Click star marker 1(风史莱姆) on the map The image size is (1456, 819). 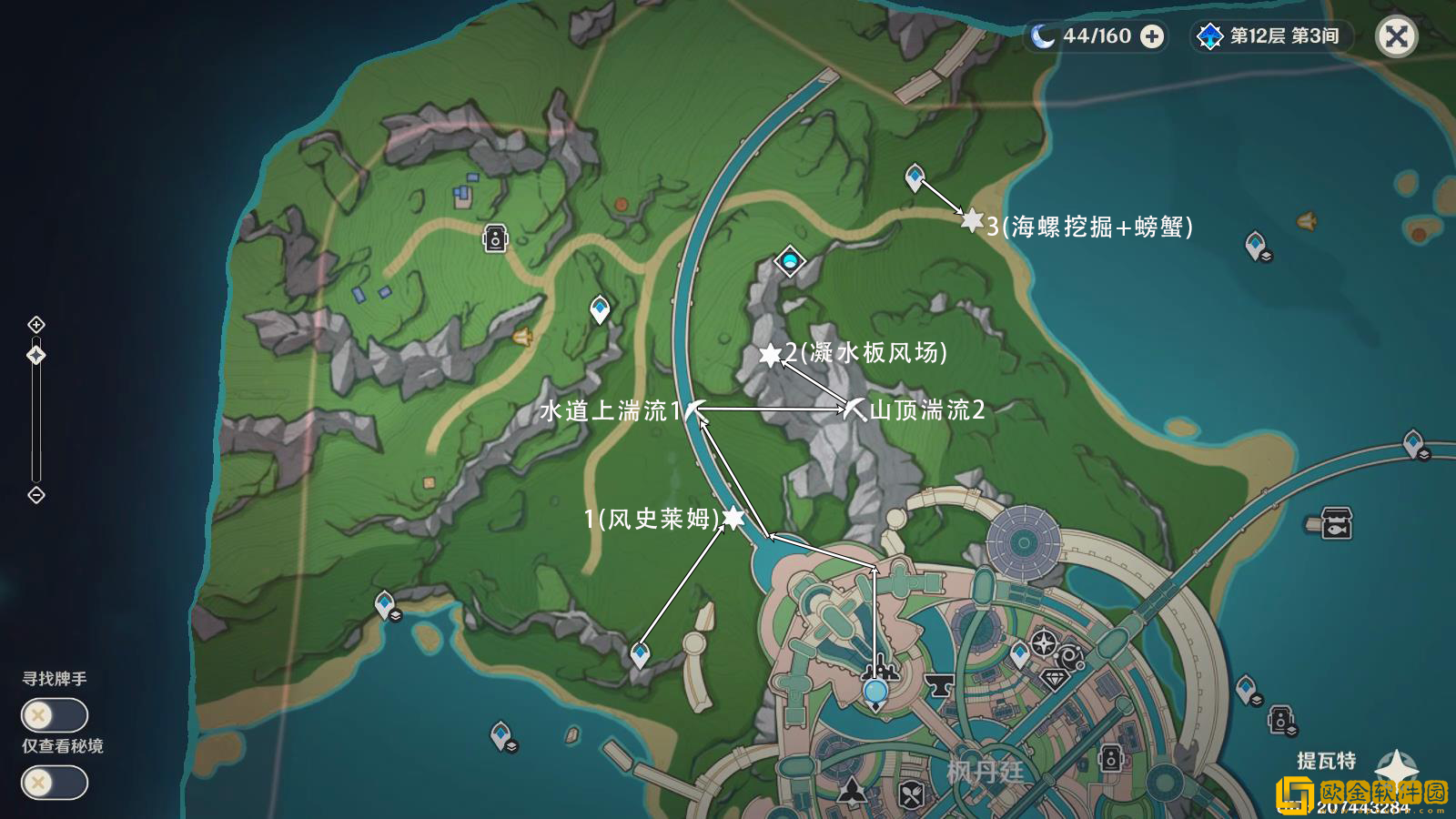coord(733,521)
